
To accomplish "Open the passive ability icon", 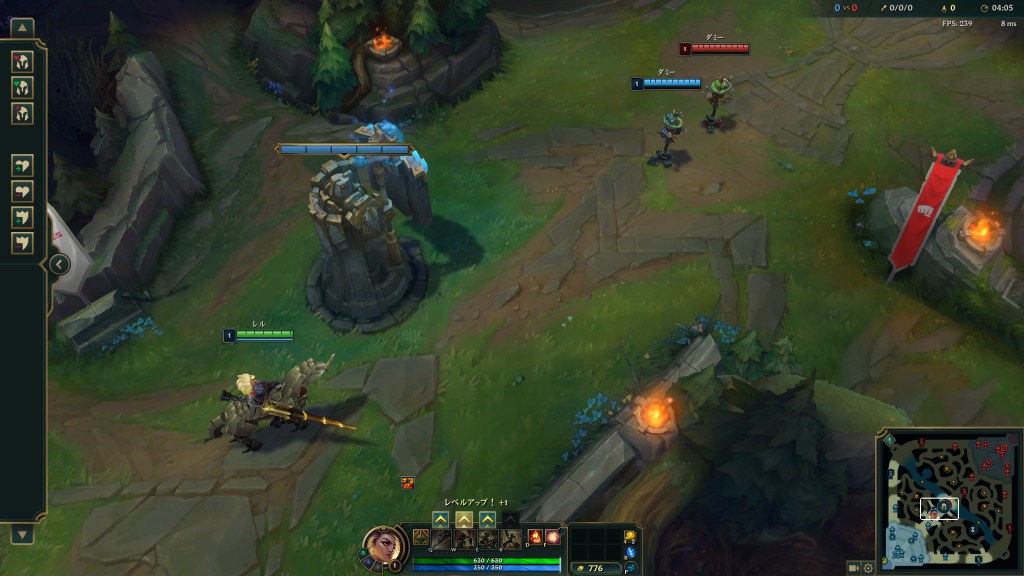I will [x=419, y=537].
